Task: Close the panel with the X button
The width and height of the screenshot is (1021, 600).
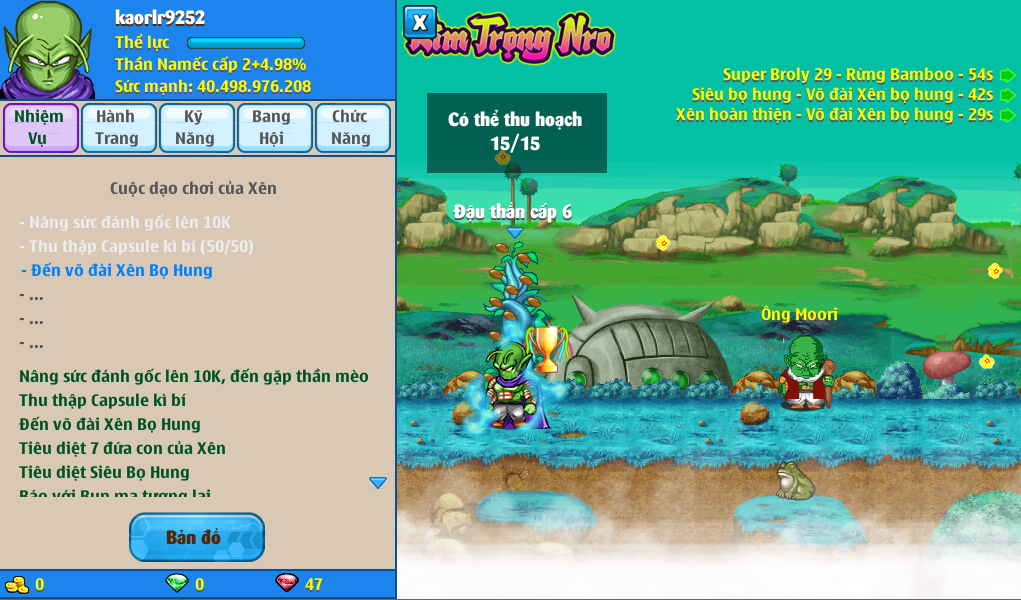Action: tap(420, 21)
